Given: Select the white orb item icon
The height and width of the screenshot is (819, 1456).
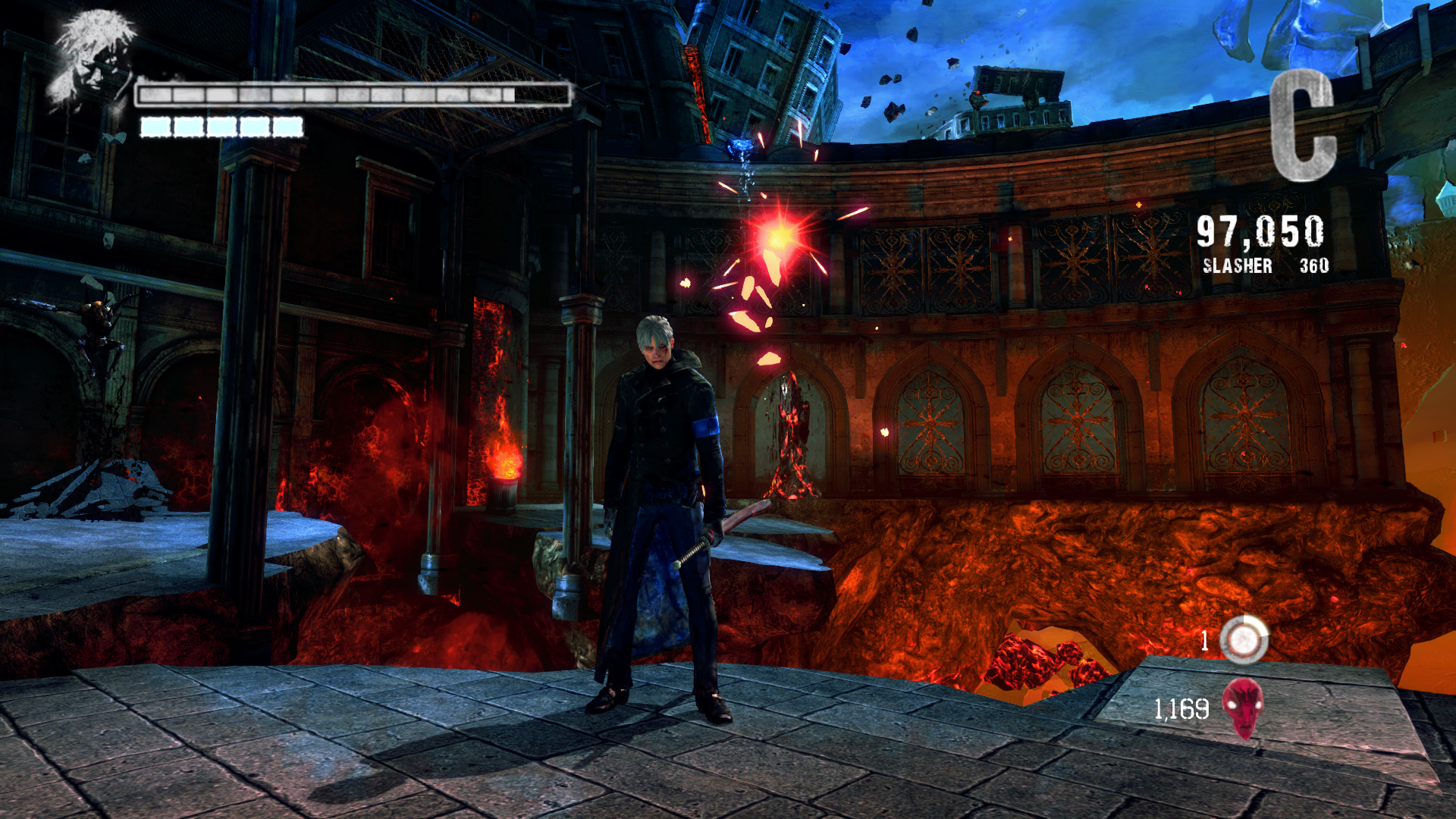Looking at the screenshot, I should click(x=1244, y=640).
